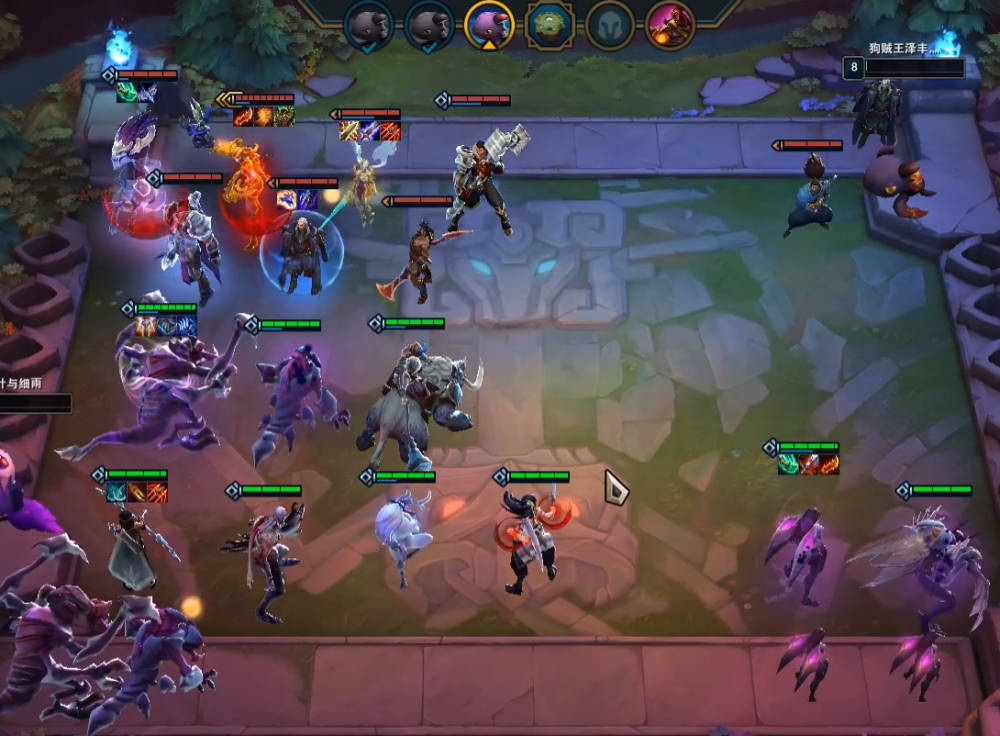
Task: Click the green carousel round icon
Action: 549,24
